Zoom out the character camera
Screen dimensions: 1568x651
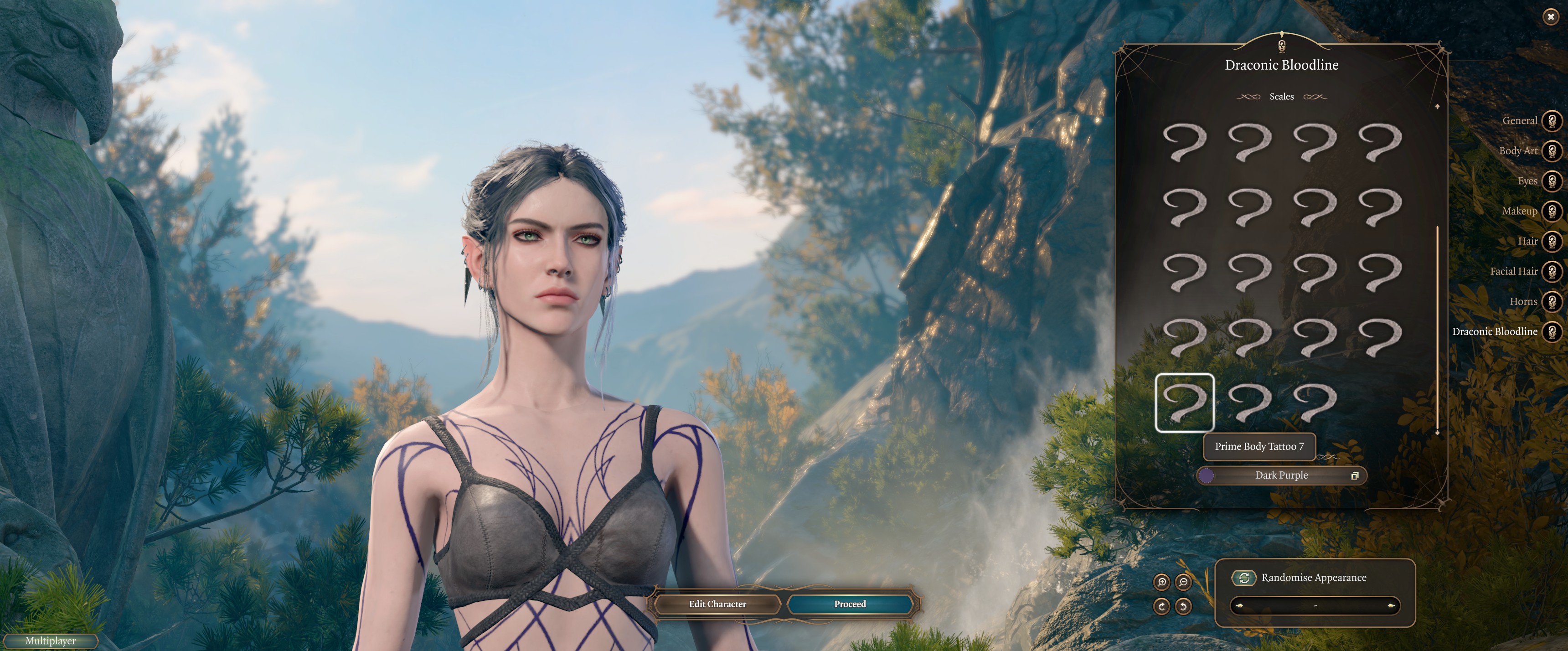pos(1183,582)
